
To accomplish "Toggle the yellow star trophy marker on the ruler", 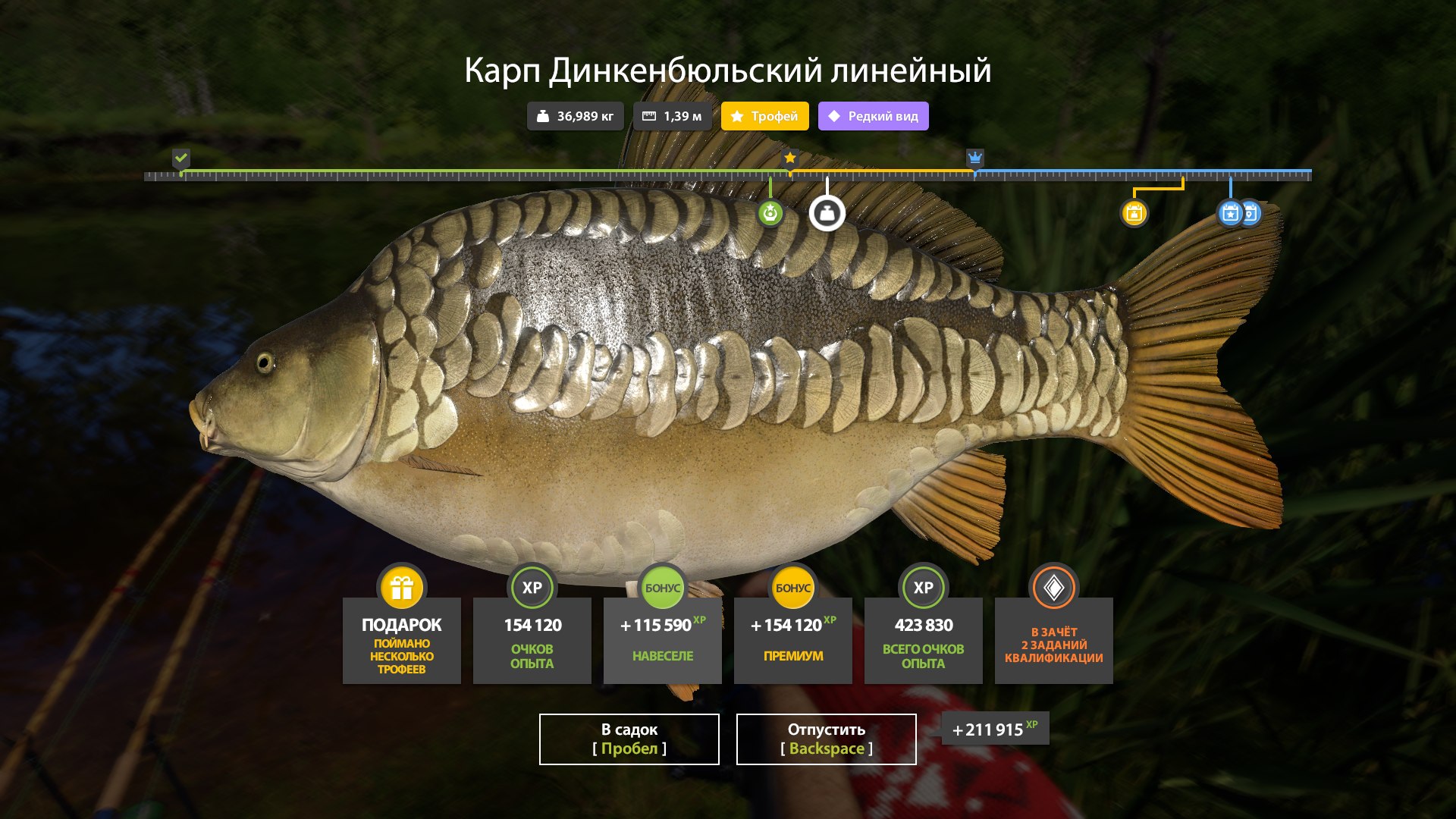I will (x=791, y=158).
